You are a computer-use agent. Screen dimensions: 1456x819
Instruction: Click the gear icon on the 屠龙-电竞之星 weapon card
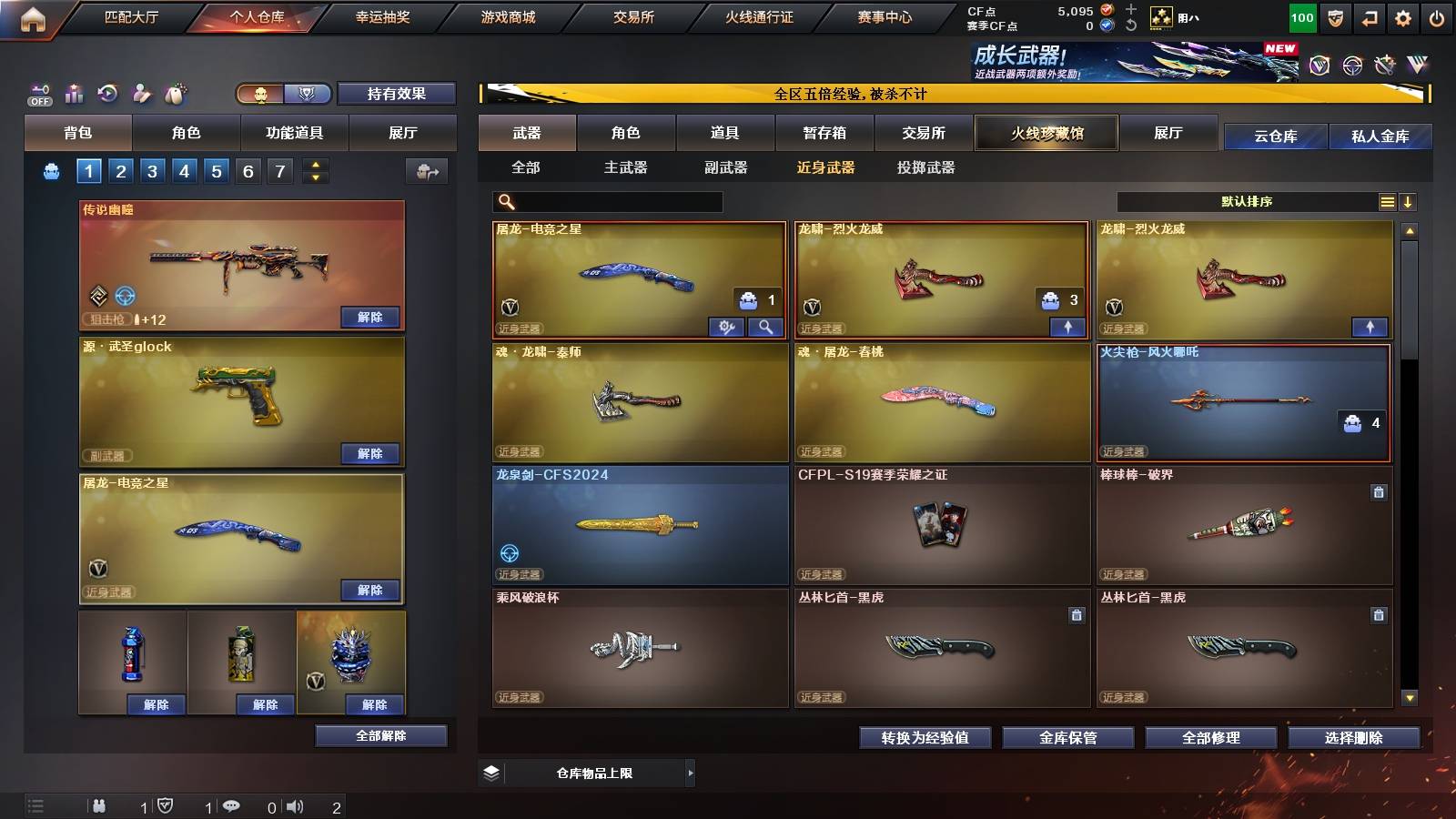pos(726,327)
